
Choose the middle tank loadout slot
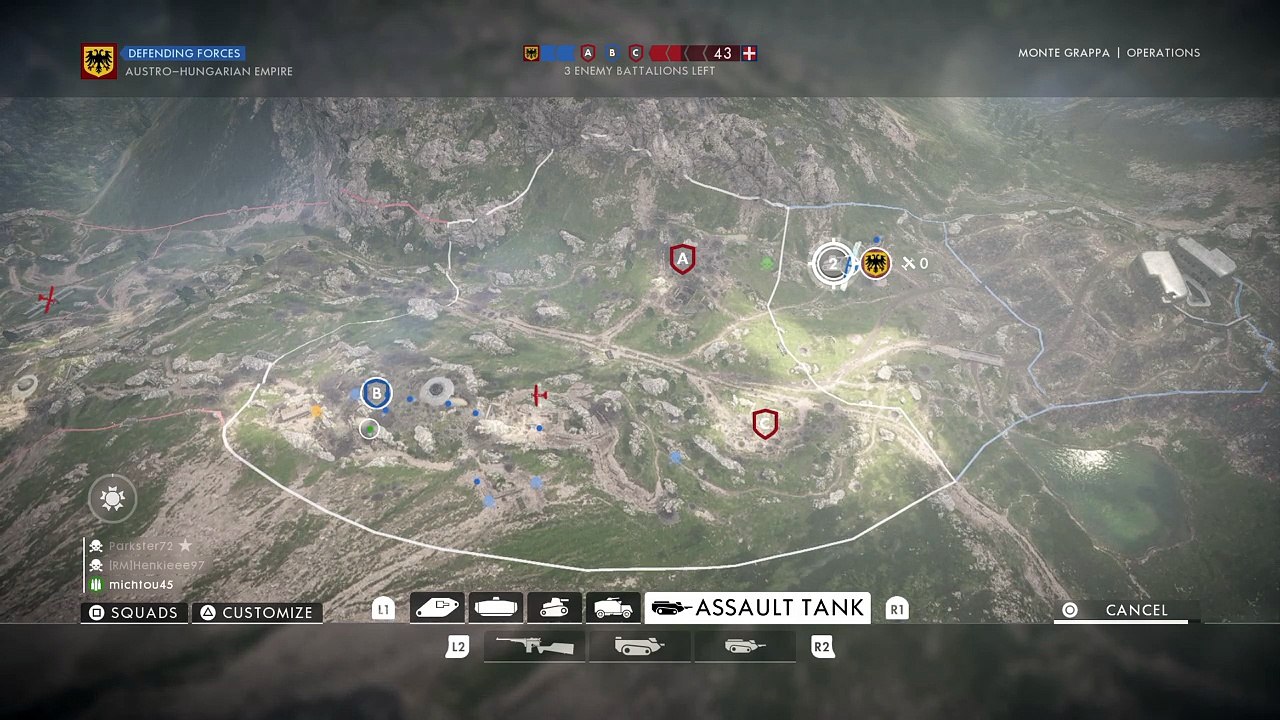click(x=639, y=647)
